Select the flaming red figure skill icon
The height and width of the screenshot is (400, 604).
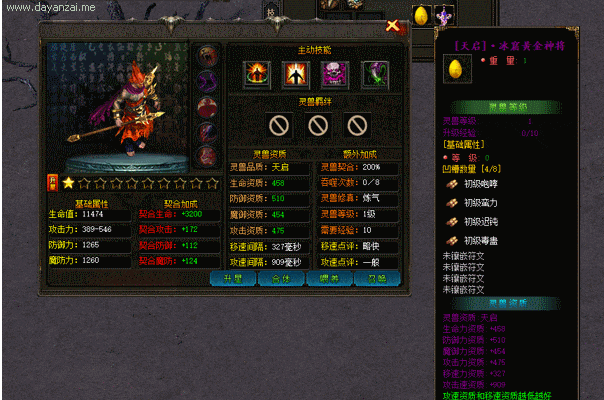pyautogui.click(x=258, y=73)
